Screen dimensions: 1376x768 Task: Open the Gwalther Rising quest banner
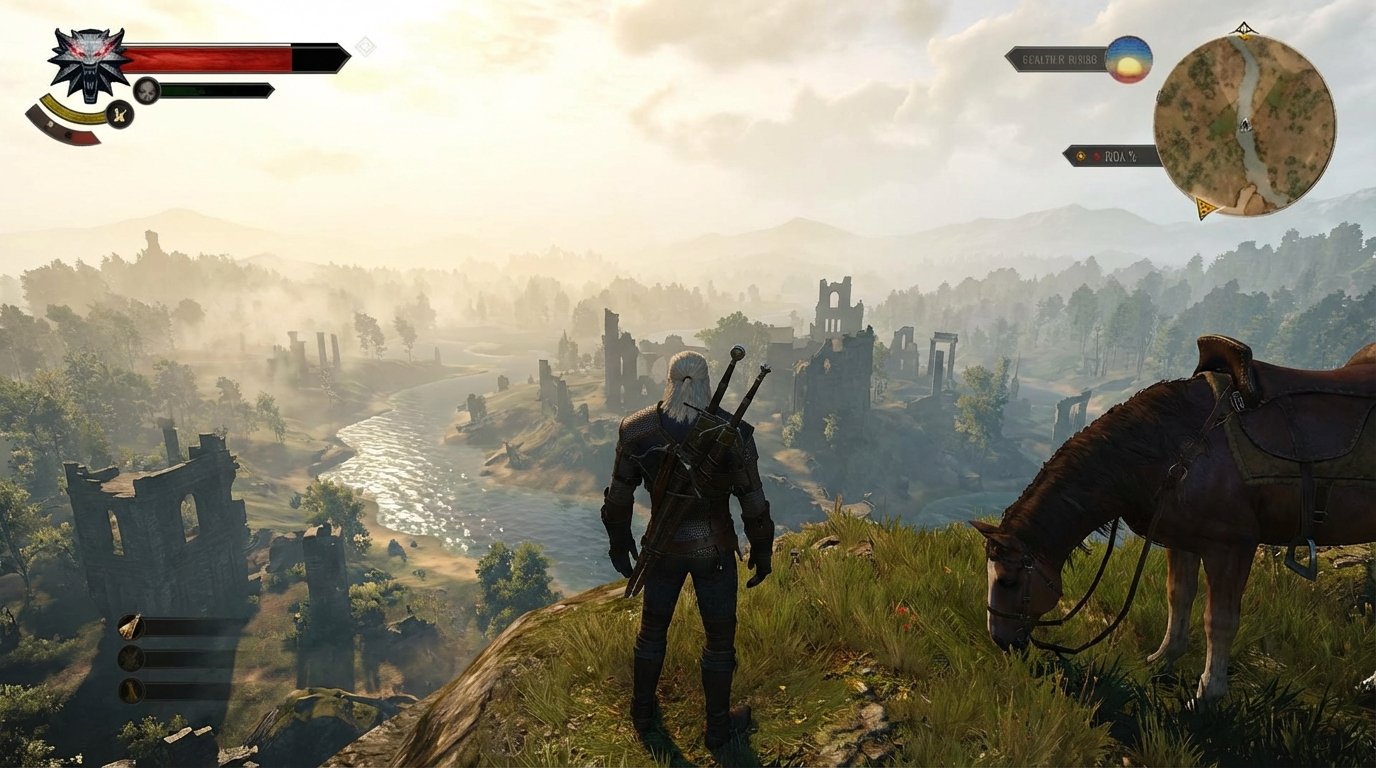[x=1058, y=58]
